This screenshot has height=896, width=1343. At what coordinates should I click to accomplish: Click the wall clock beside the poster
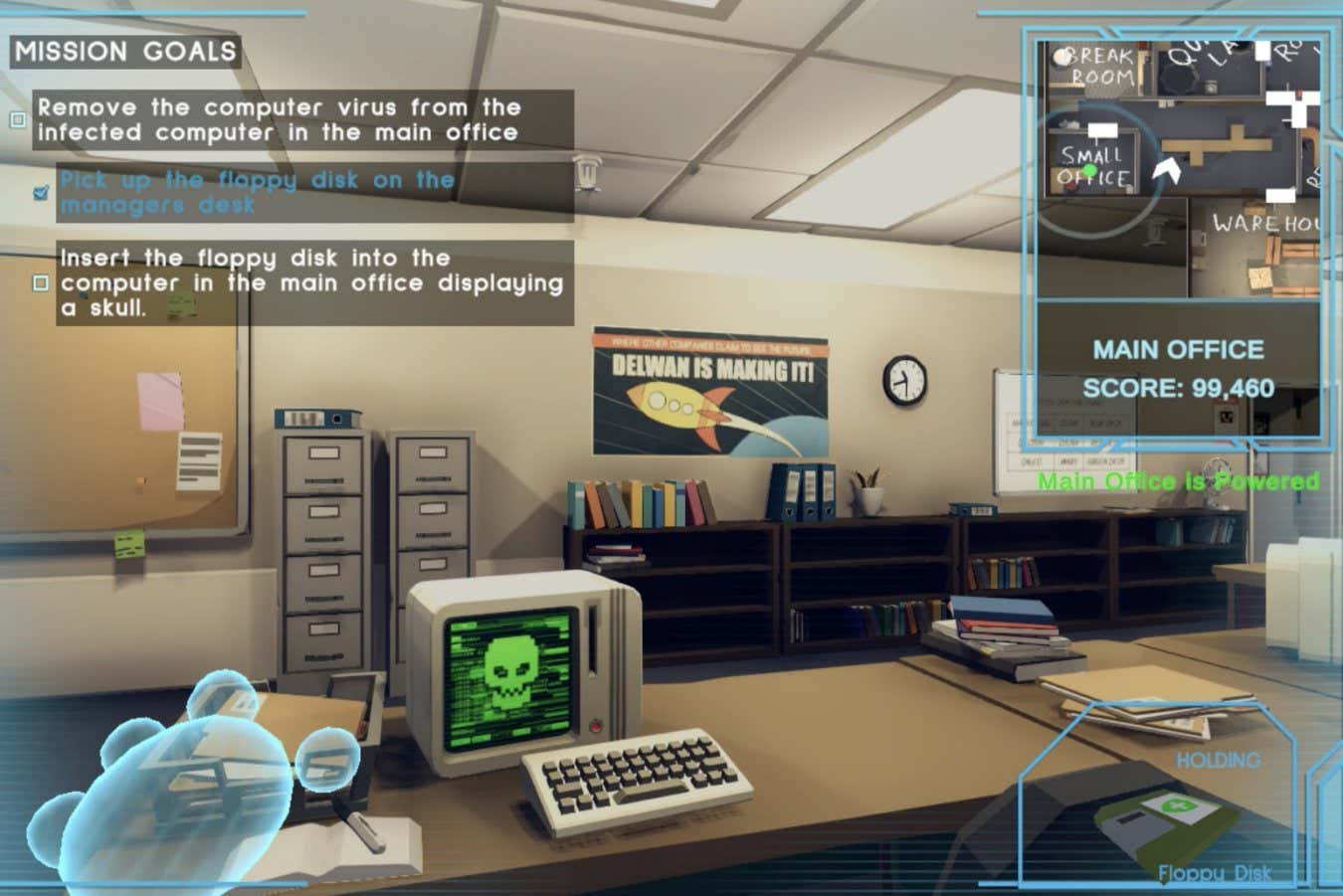[906, 380]
